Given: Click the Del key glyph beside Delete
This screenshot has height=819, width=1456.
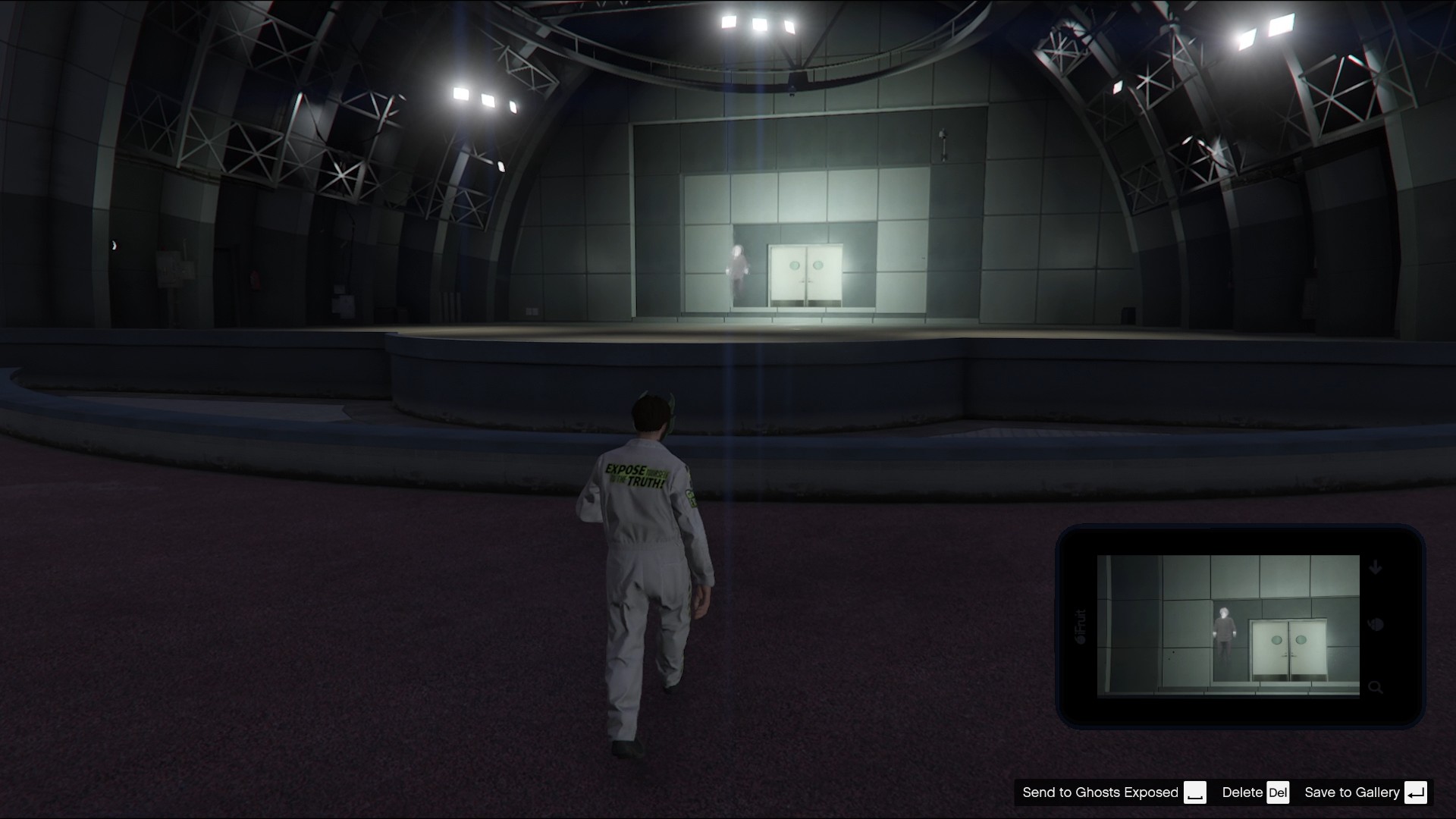Looking at the screenshot, I should tap(1279, 792).
